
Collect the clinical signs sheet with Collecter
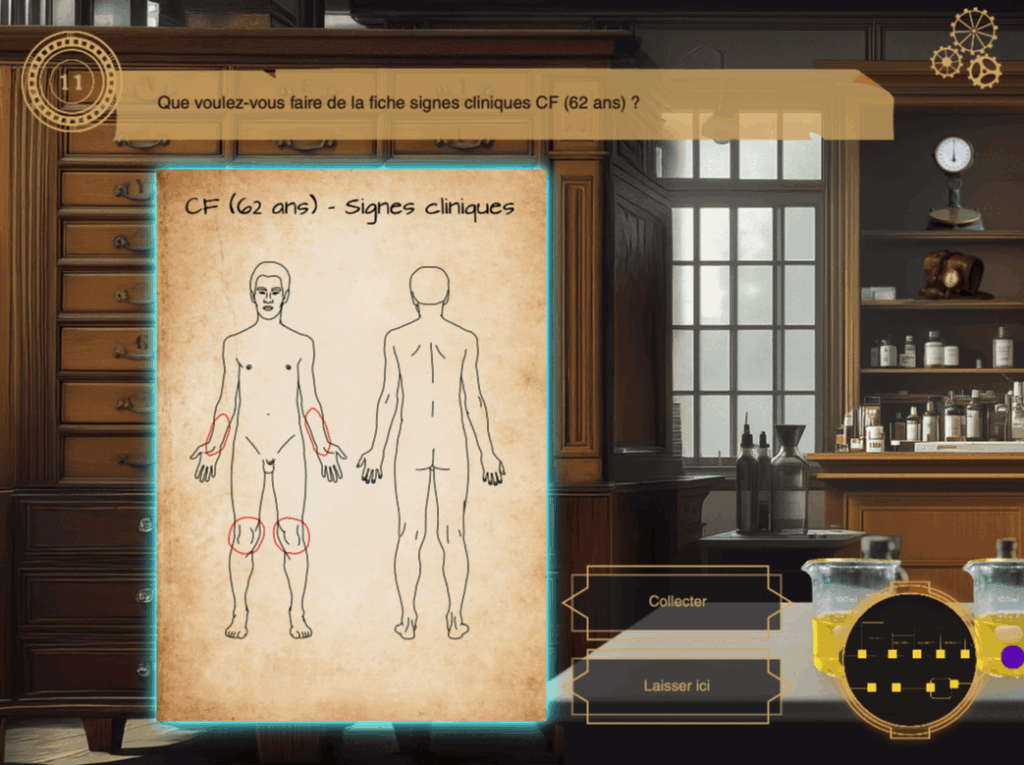(677, 602)
